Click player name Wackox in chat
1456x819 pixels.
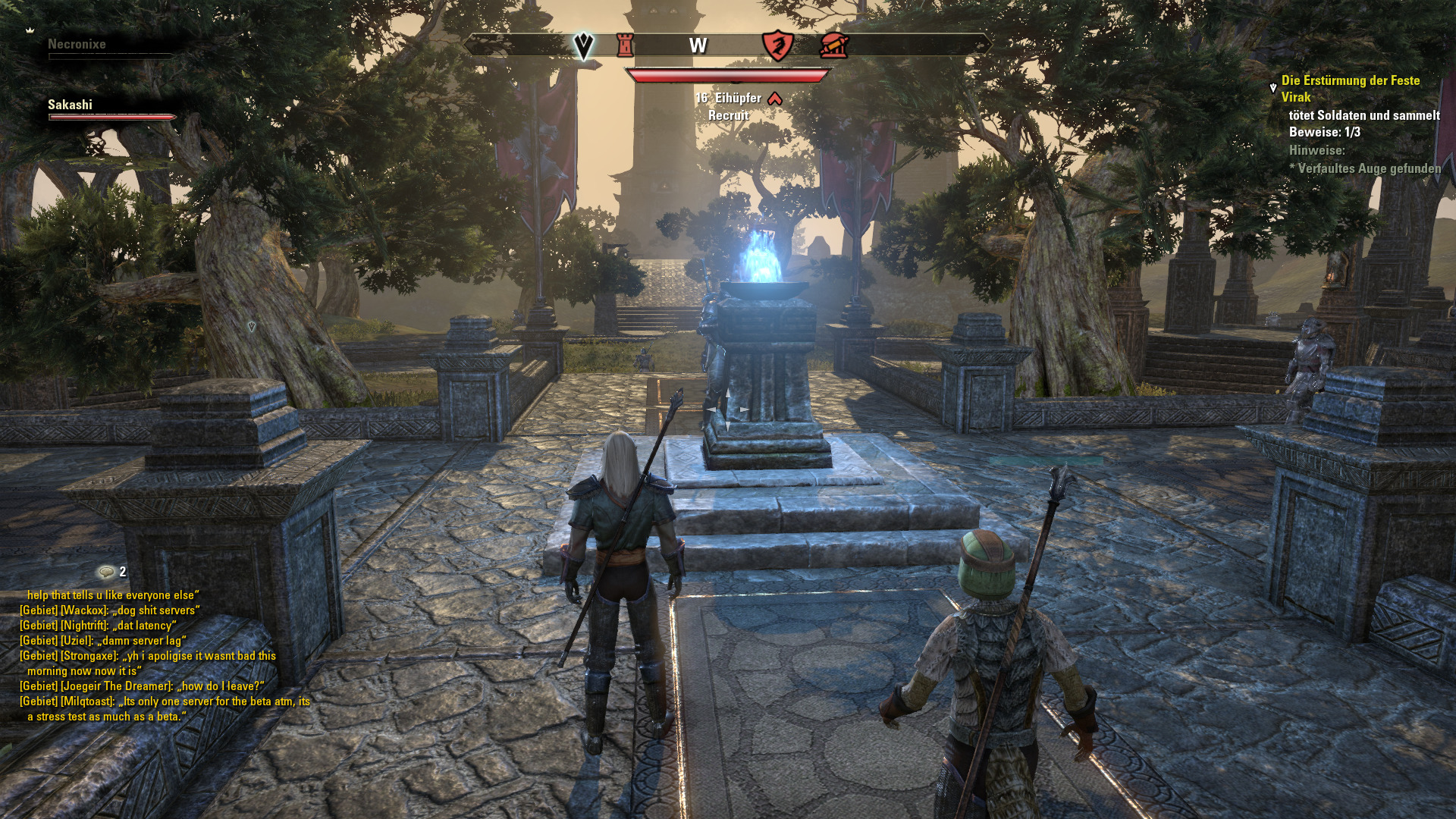(x=83, y=610)
